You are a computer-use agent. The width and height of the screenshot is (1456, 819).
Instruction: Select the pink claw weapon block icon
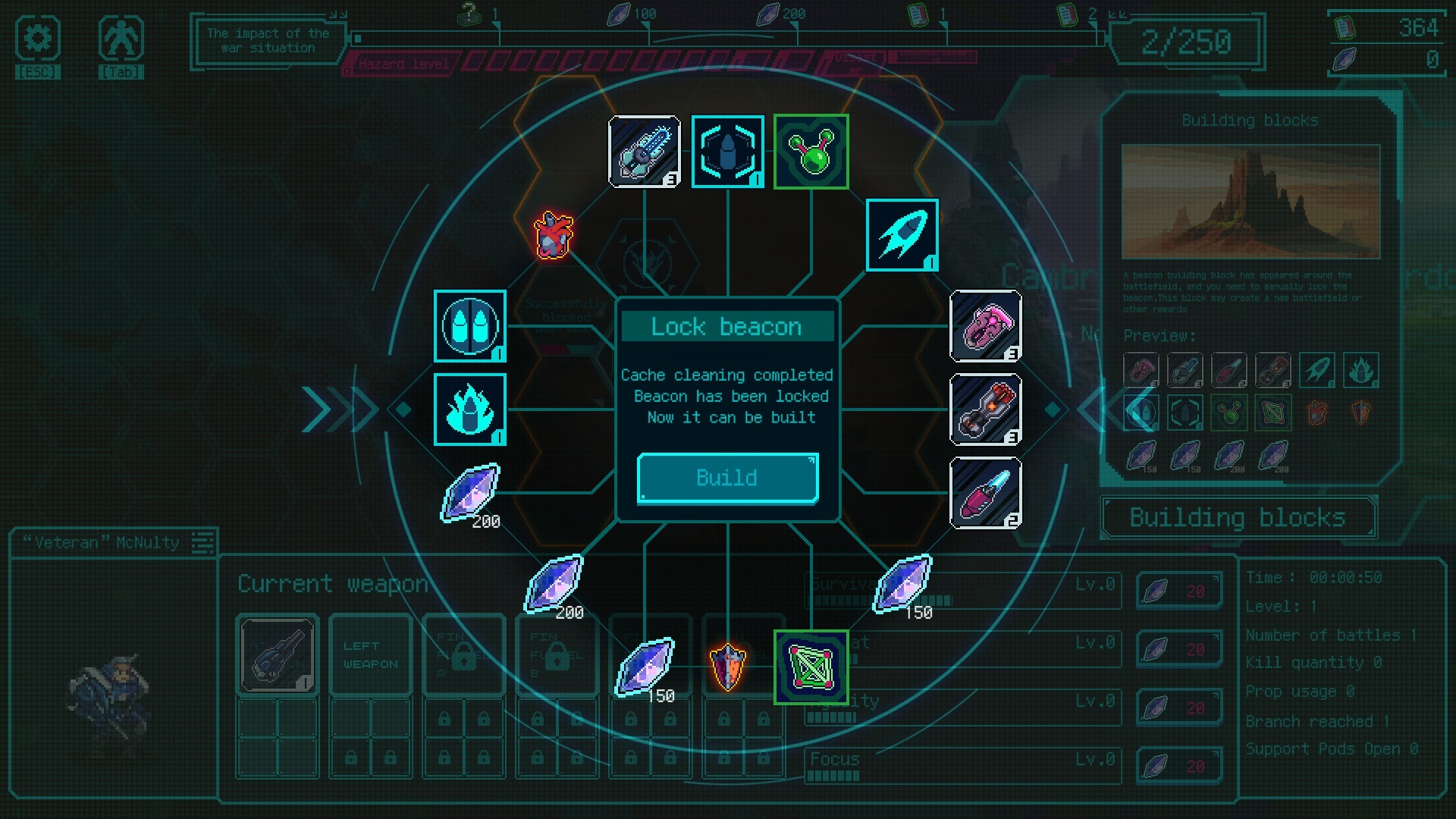[x=987, y=327]
